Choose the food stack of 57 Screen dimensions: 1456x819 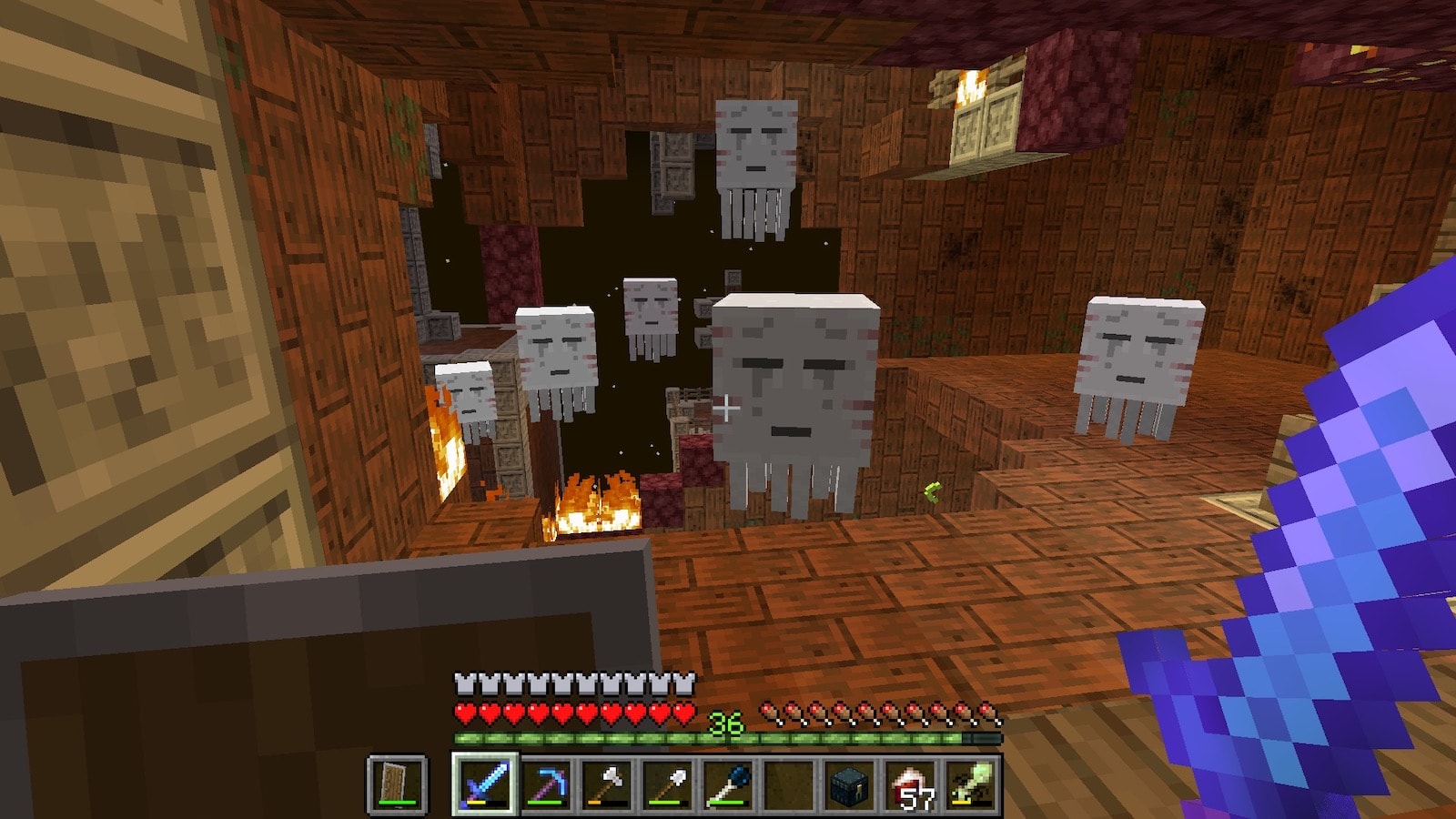(x=911, y=784)
